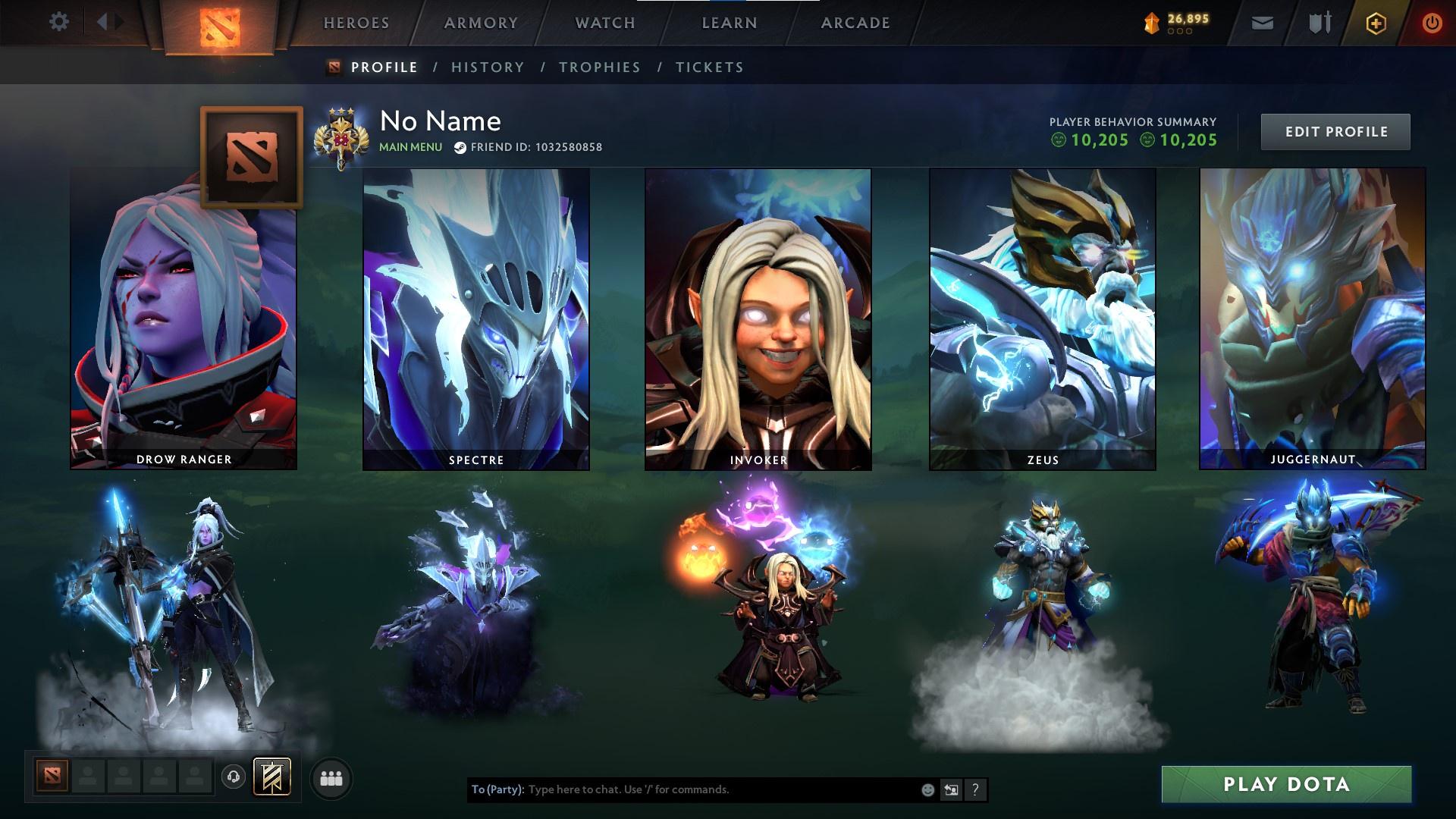Viewport: 1456px width, 819px height.
Task: Toggle party voice chat with the headset icon
Action: [x=234, y=777]
